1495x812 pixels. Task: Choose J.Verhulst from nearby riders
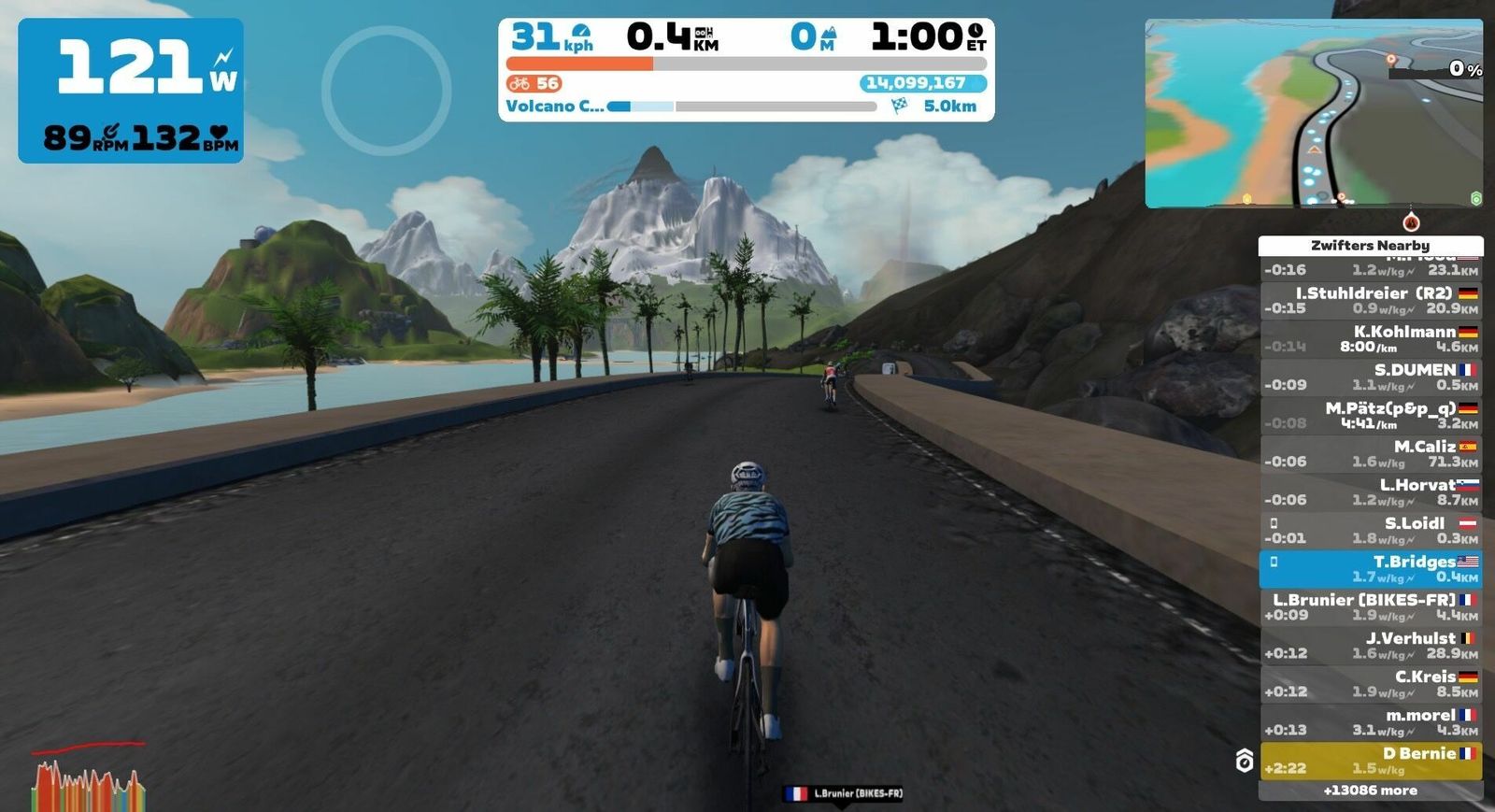(x=1370, y=646)
